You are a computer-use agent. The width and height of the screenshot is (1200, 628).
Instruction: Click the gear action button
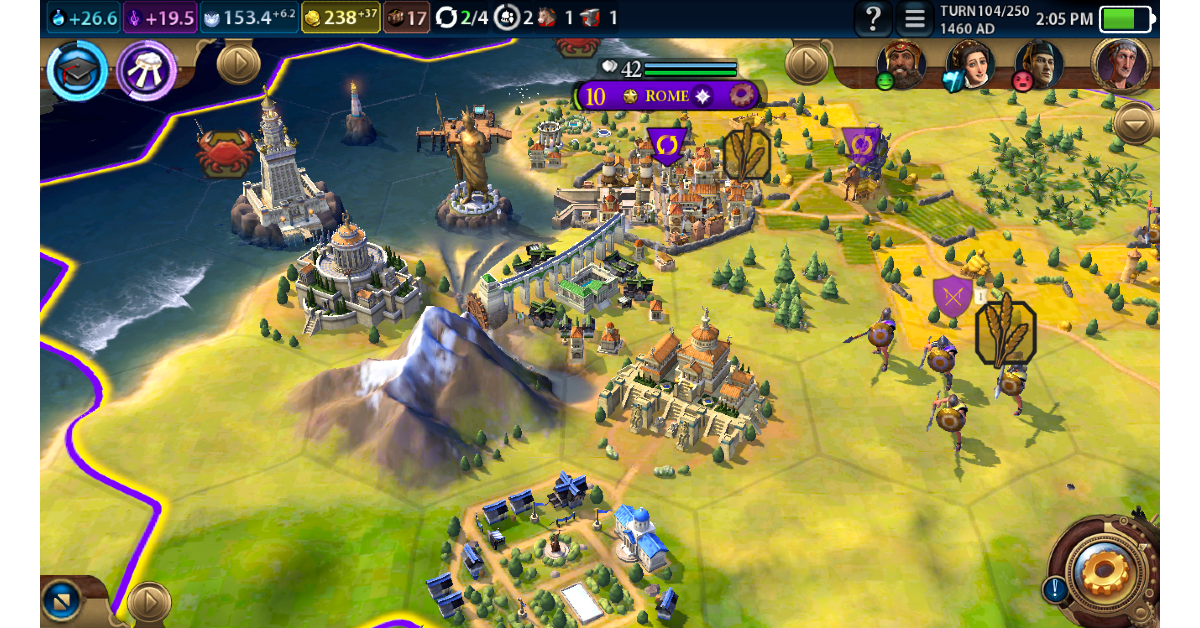point(1104,572)
